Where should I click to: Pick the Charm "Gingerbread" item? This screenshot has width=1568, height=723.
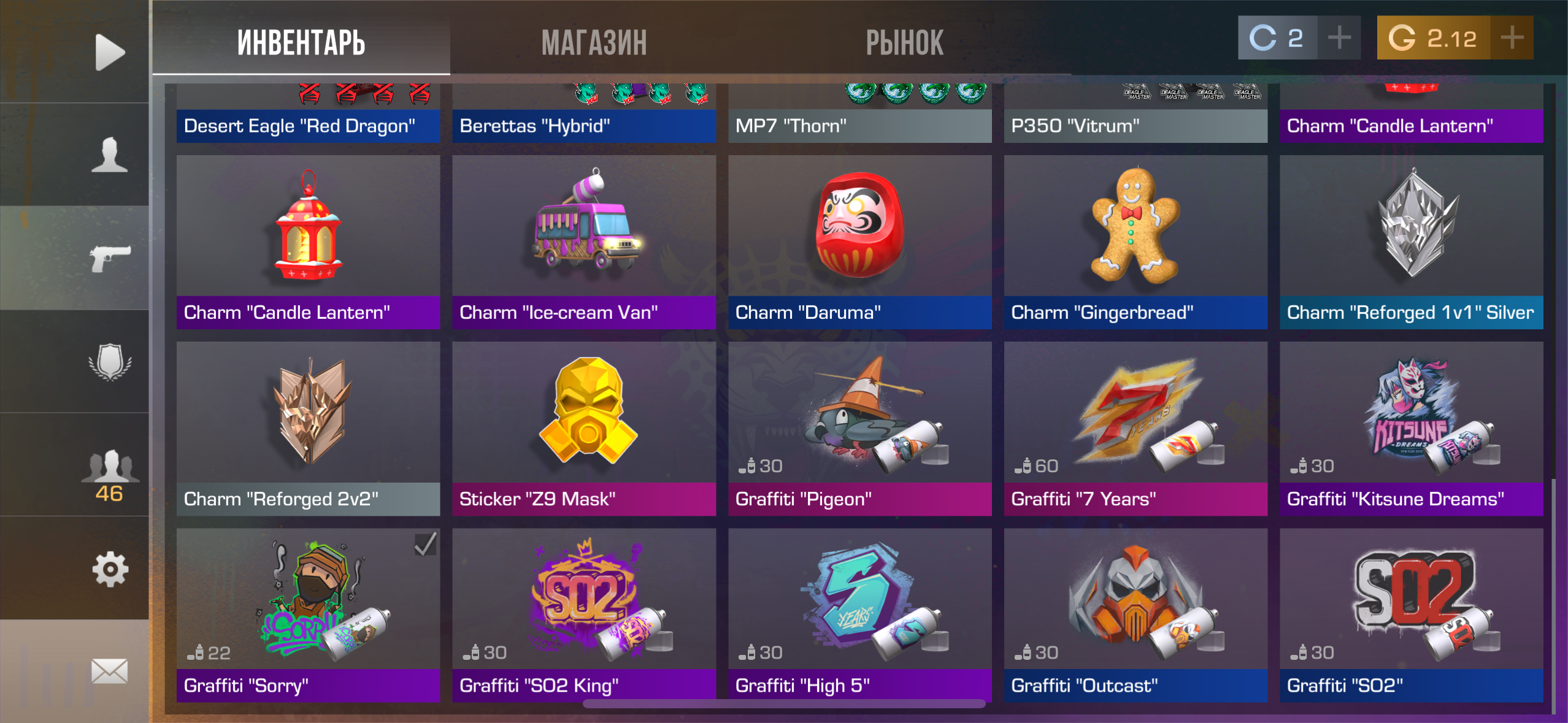1136,242
